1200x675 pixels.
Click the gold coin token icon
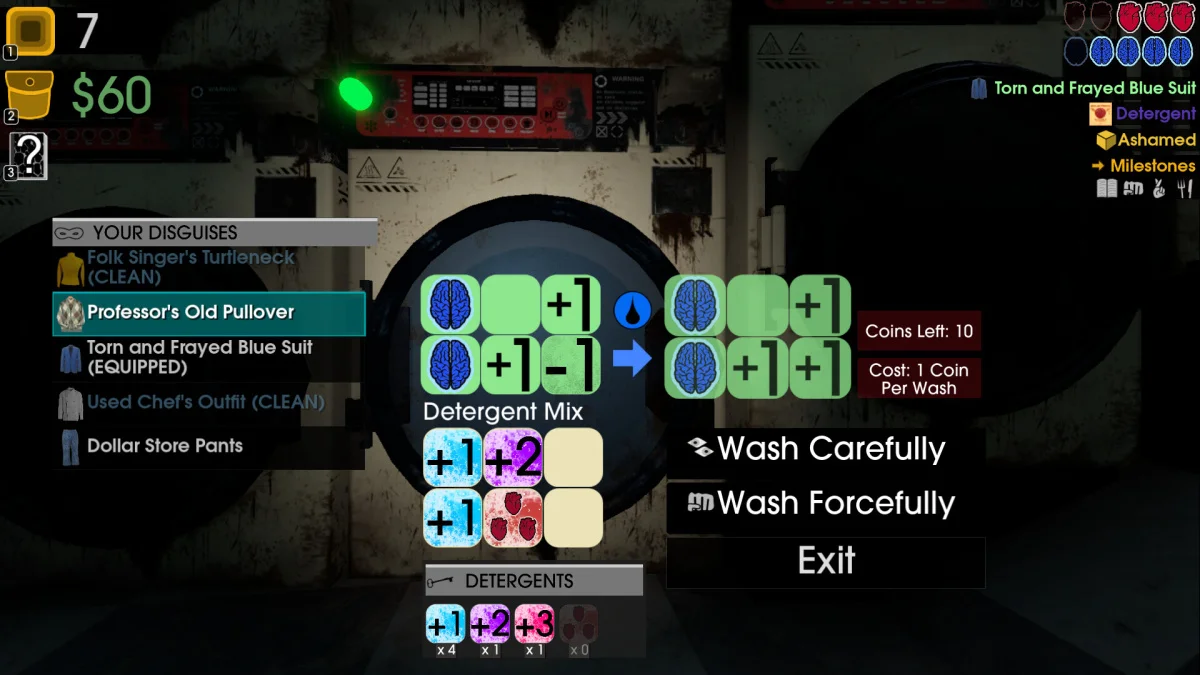pyautogui.click(x=30, y=31)
